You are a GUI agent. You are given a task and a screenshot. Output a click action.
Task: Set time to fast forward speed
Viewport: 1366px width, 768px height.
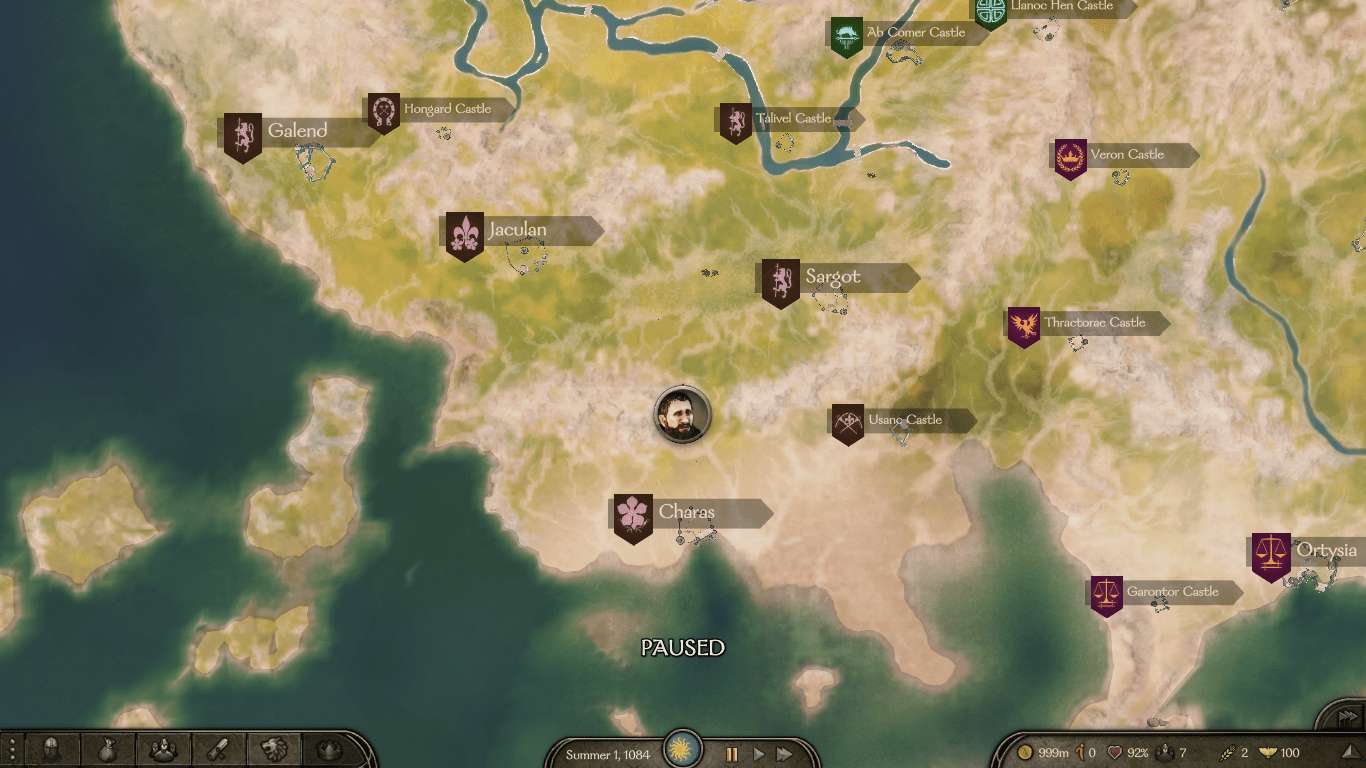[785, 754]
